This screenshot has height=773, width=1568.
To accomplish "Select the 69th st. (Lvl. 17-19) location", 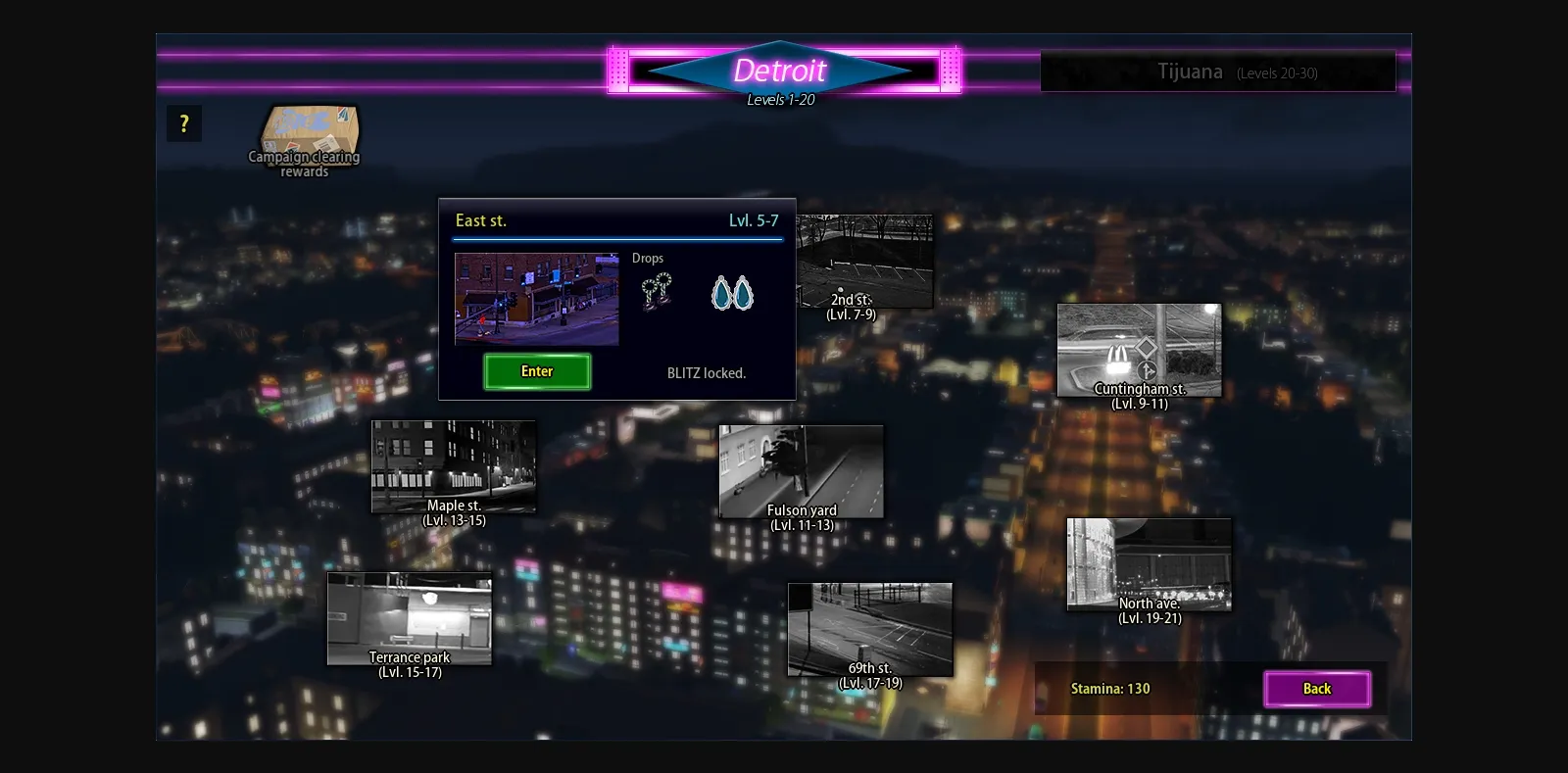I will pyautogui.click(x=869, y=630).
